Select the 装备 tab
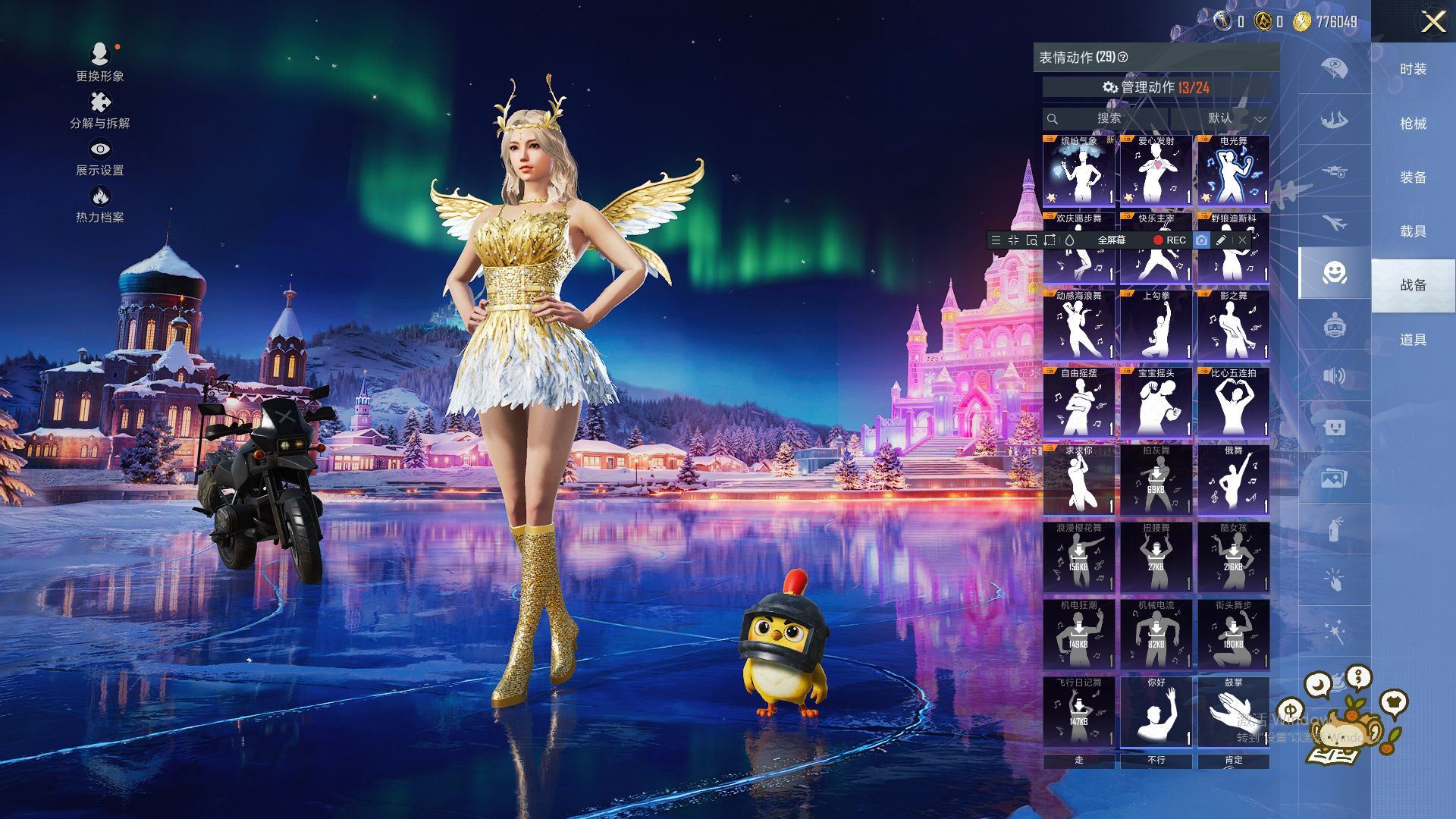 [1413, 177]
